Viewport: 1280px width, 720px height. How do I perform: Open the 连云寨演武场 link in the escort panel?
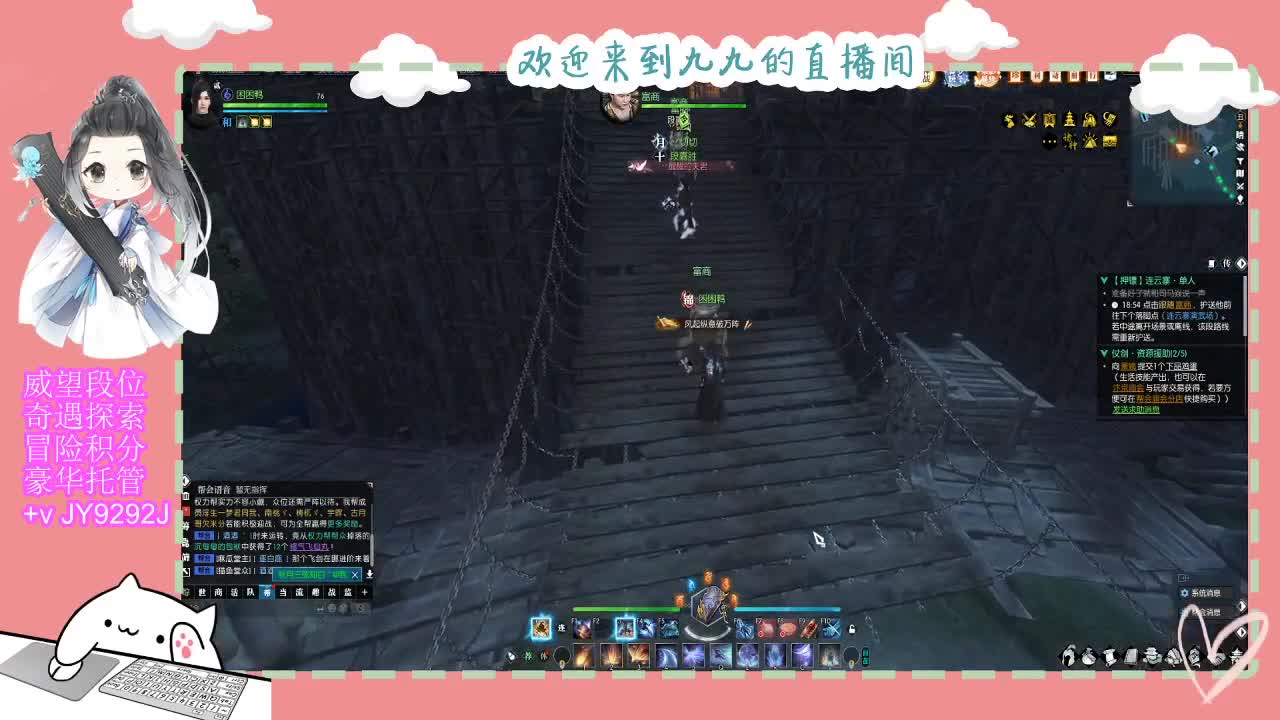coord(1190,317)
